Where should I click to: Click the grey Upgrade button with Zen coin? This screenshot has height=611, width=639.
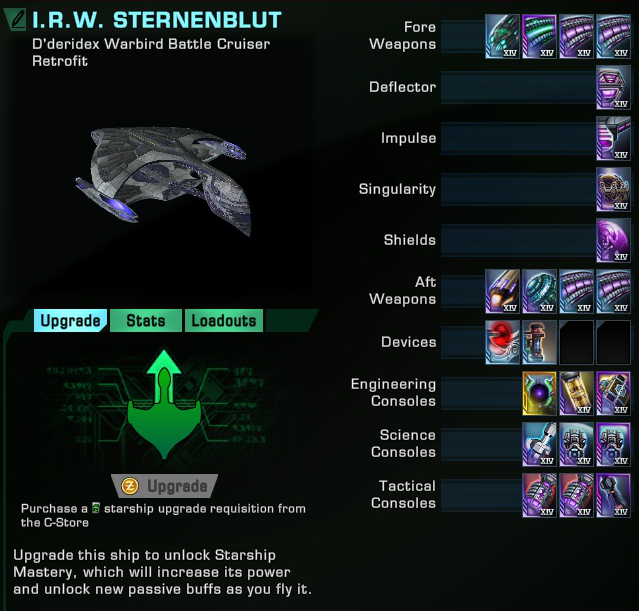point(165,486)
